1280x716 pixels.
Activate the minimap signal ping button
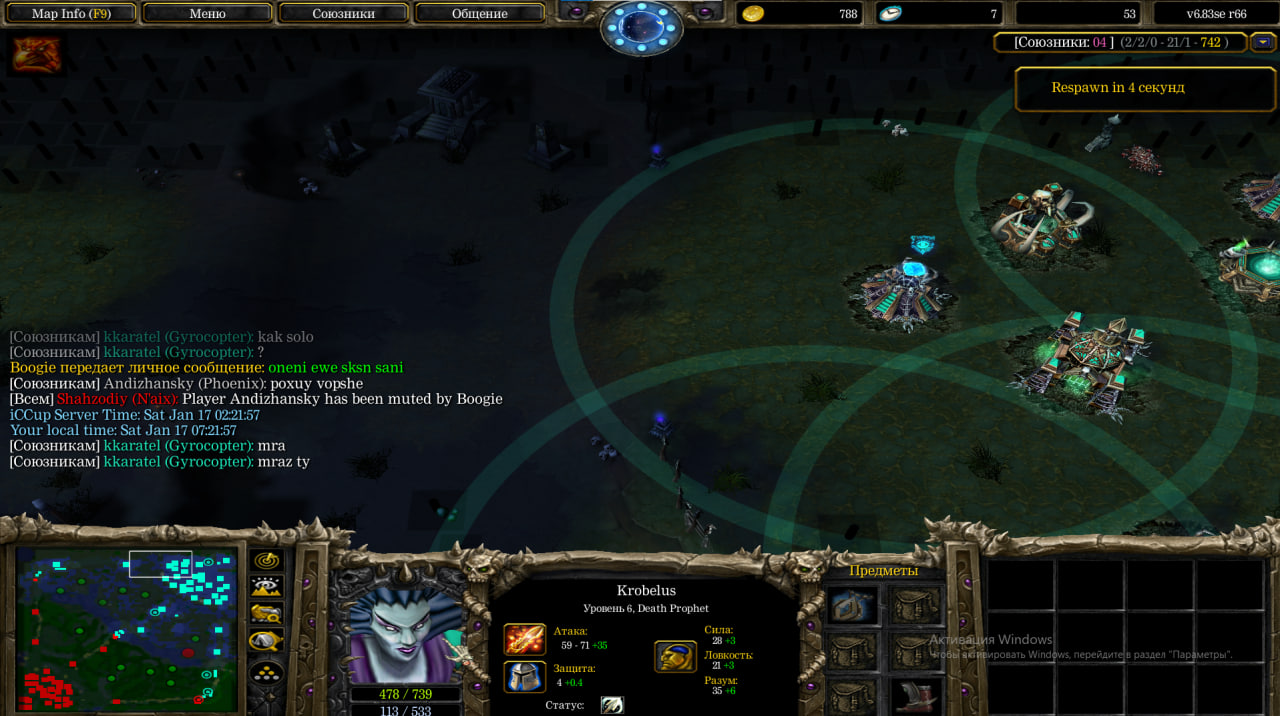click(267, 561)
